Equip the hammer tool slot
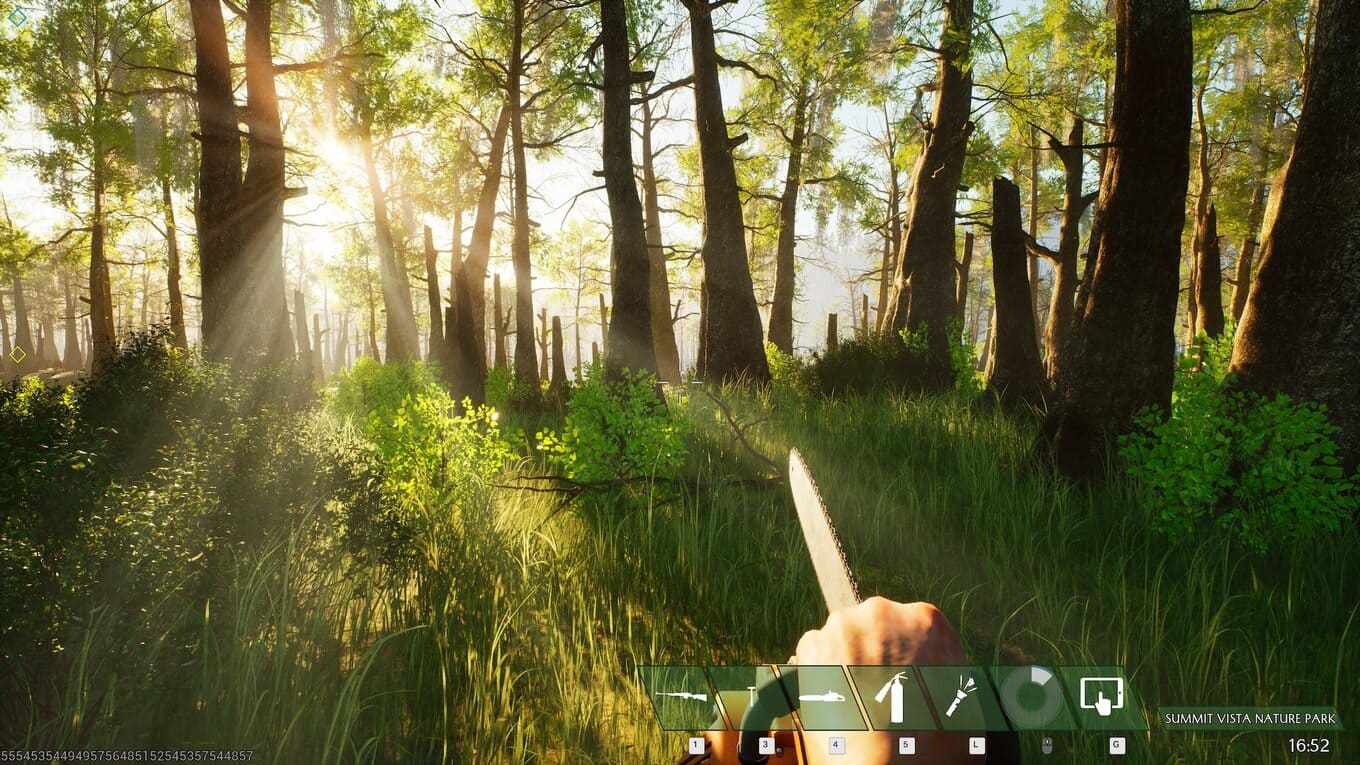This screenshot has height=765, width=1360. pos(752,697)
